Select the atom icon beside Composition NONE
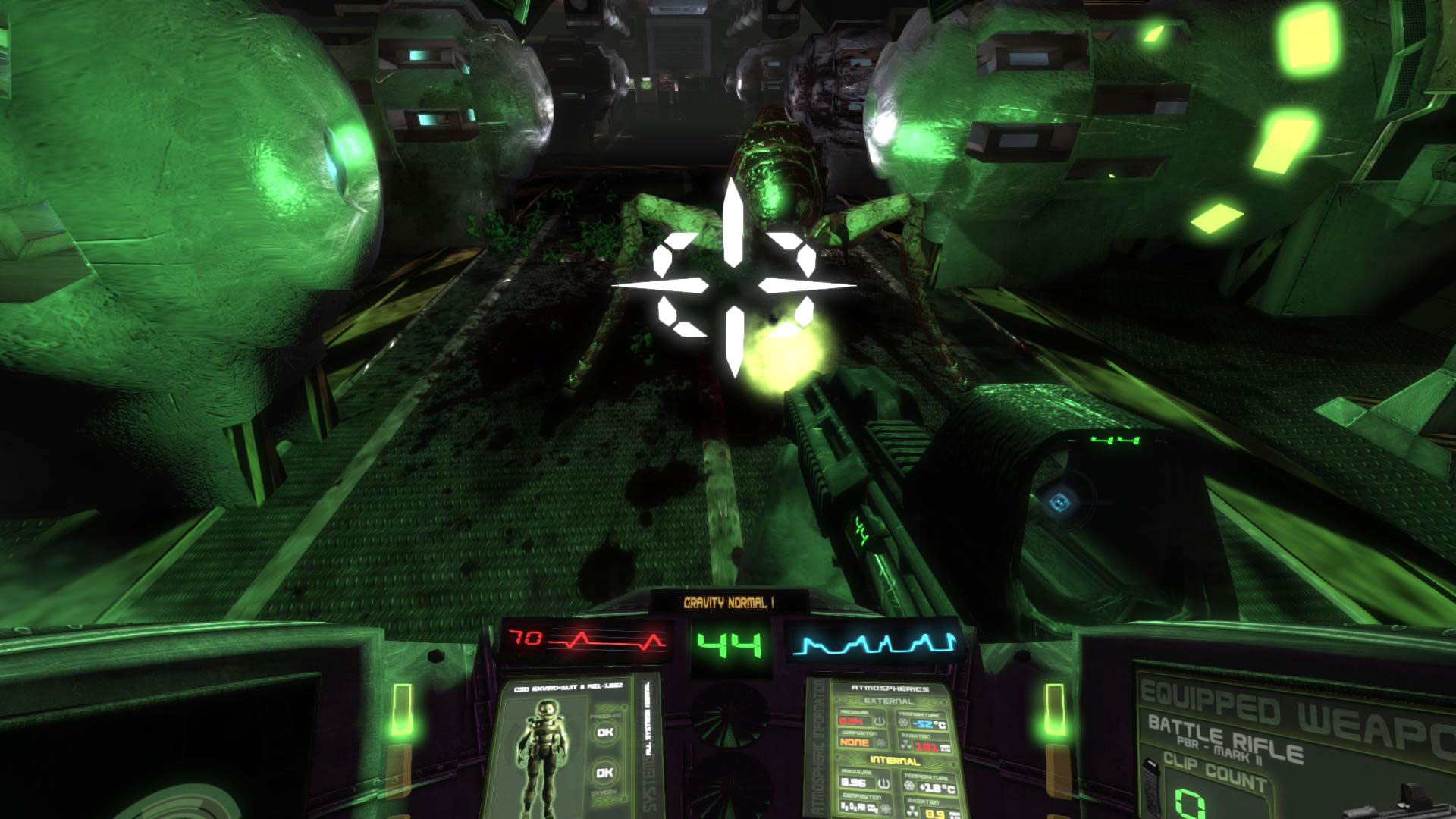The width and height of the screenshot is (1456, 819). [x=880, y=742]
